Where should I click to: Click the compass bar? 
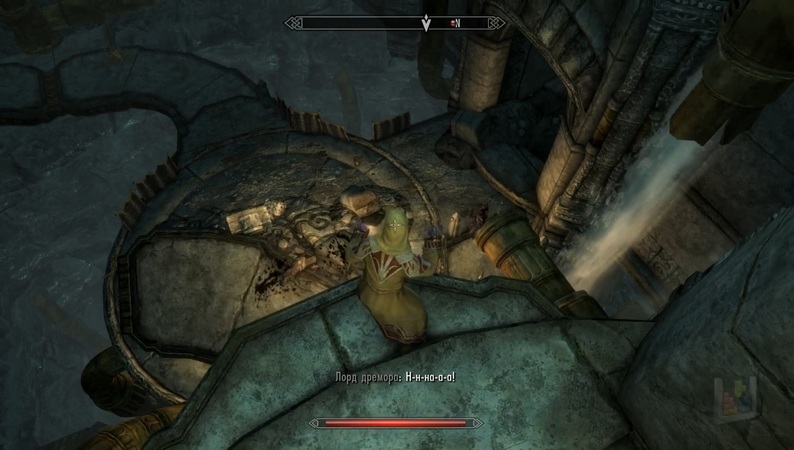(396, 22)
